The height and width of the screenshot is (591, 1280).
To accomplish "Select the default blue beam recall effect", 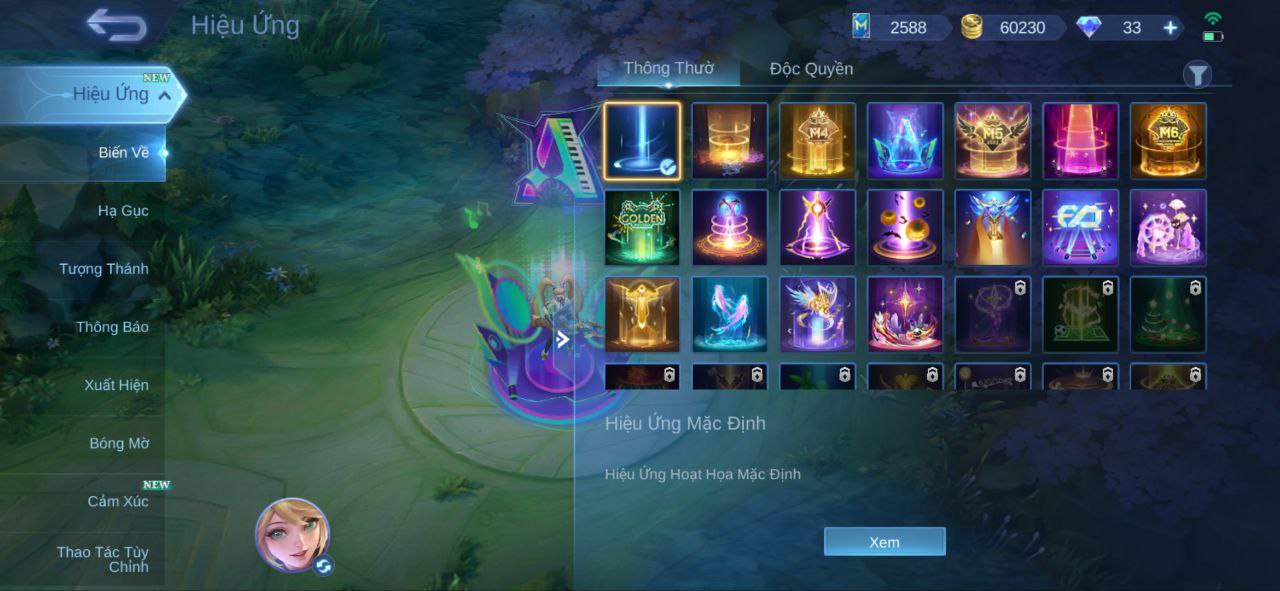I will pyautogui.click(x=642, y=141).
